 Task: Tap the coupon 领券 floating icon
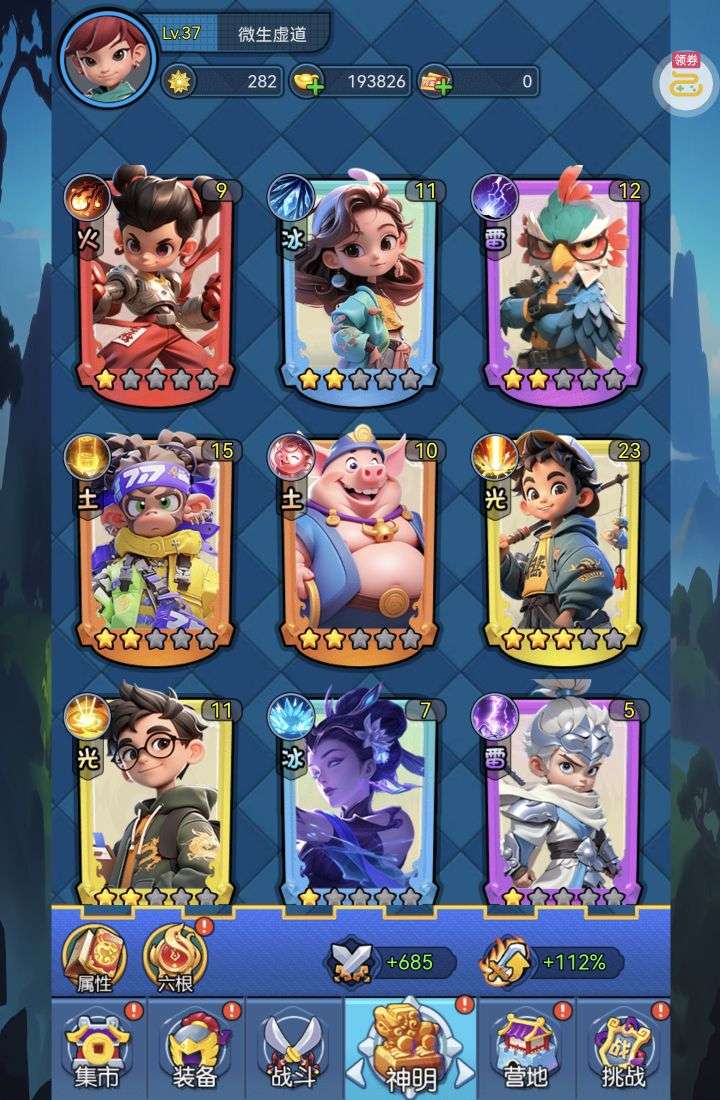click(x=686, y=82)
